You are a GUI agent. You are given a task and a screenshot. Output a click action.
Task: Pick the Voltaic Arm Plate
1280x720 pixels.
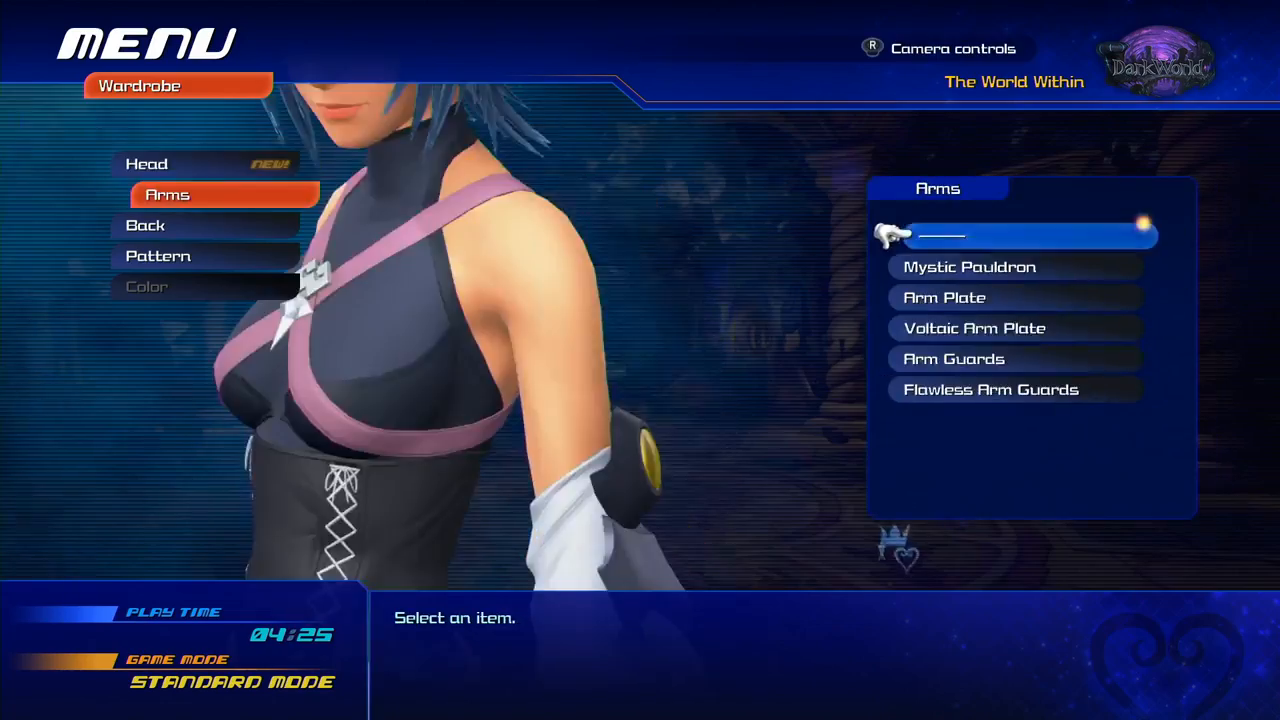pyautogui.click(x=1014, y=328)
